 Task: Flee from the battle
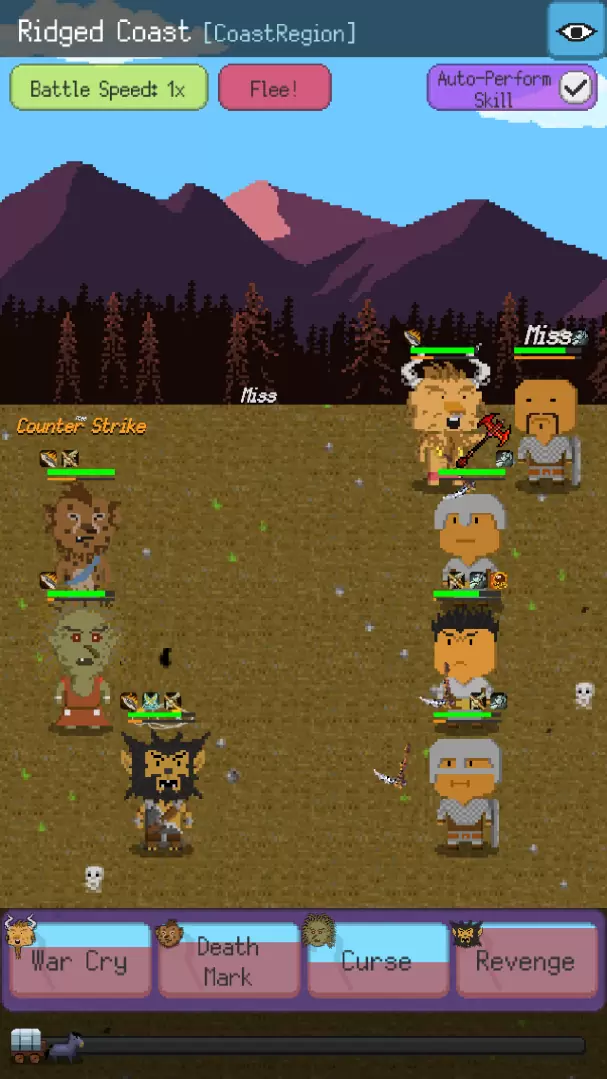(x=274, y=88)
